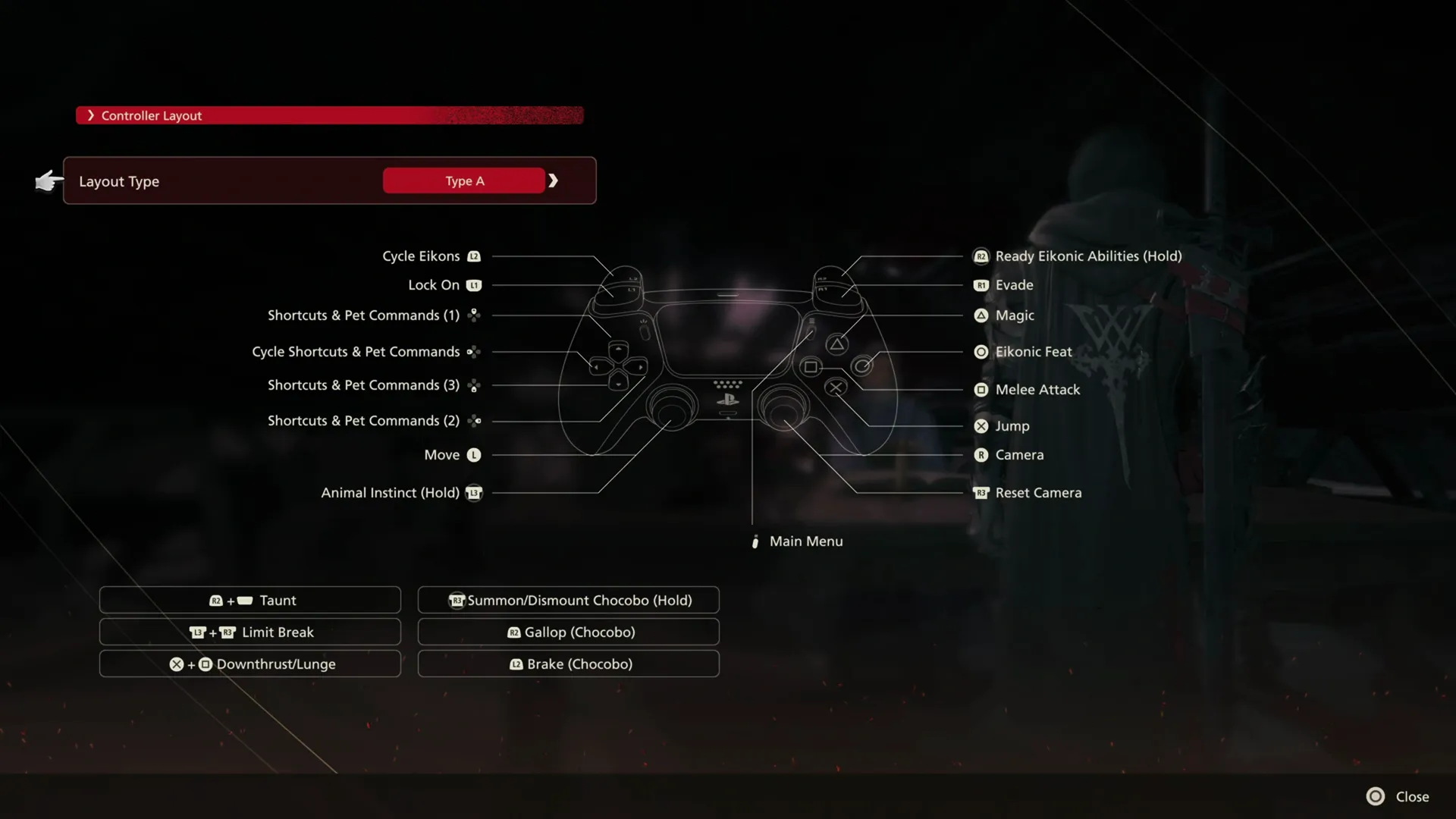Click the Circle Eikonic Feat icon
The width and height of the screenshot is (1456, 819).
coord(981,352)
